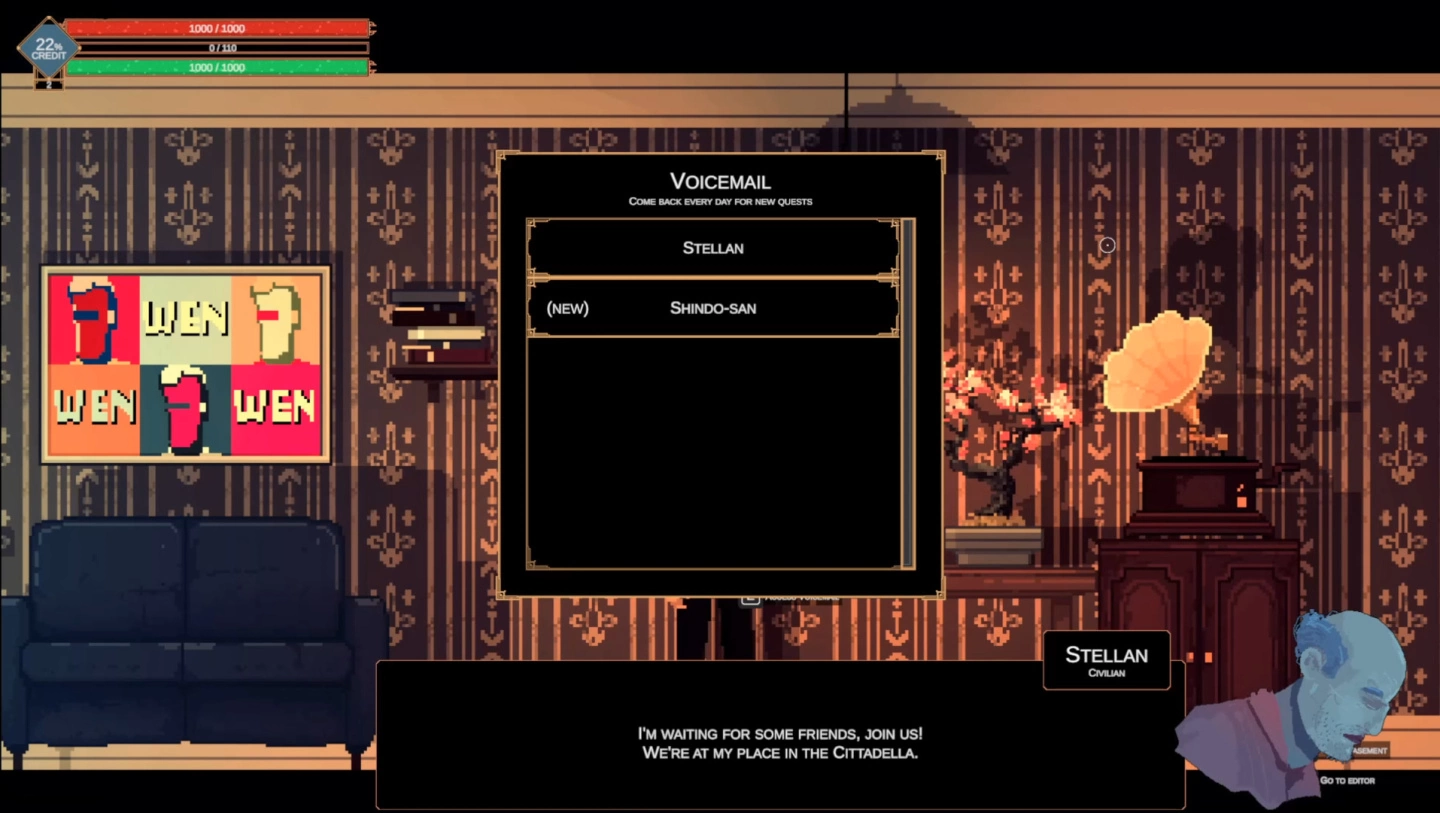Screen dimensions: 1440x813
Task: Click the voicemail list scrollbar
Action: 908,393
